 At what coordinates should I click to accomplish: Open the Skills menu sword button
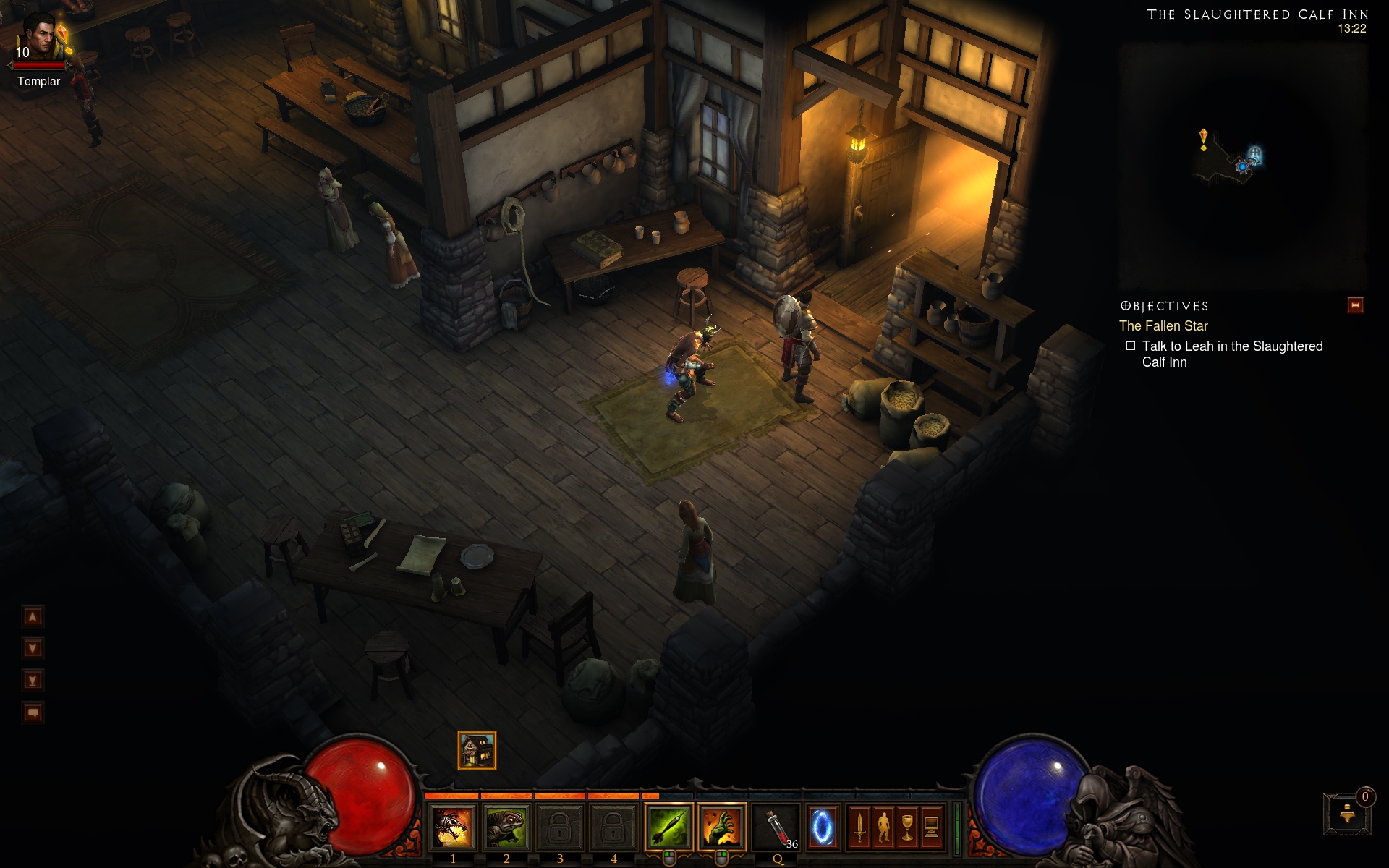click(859, 827)
